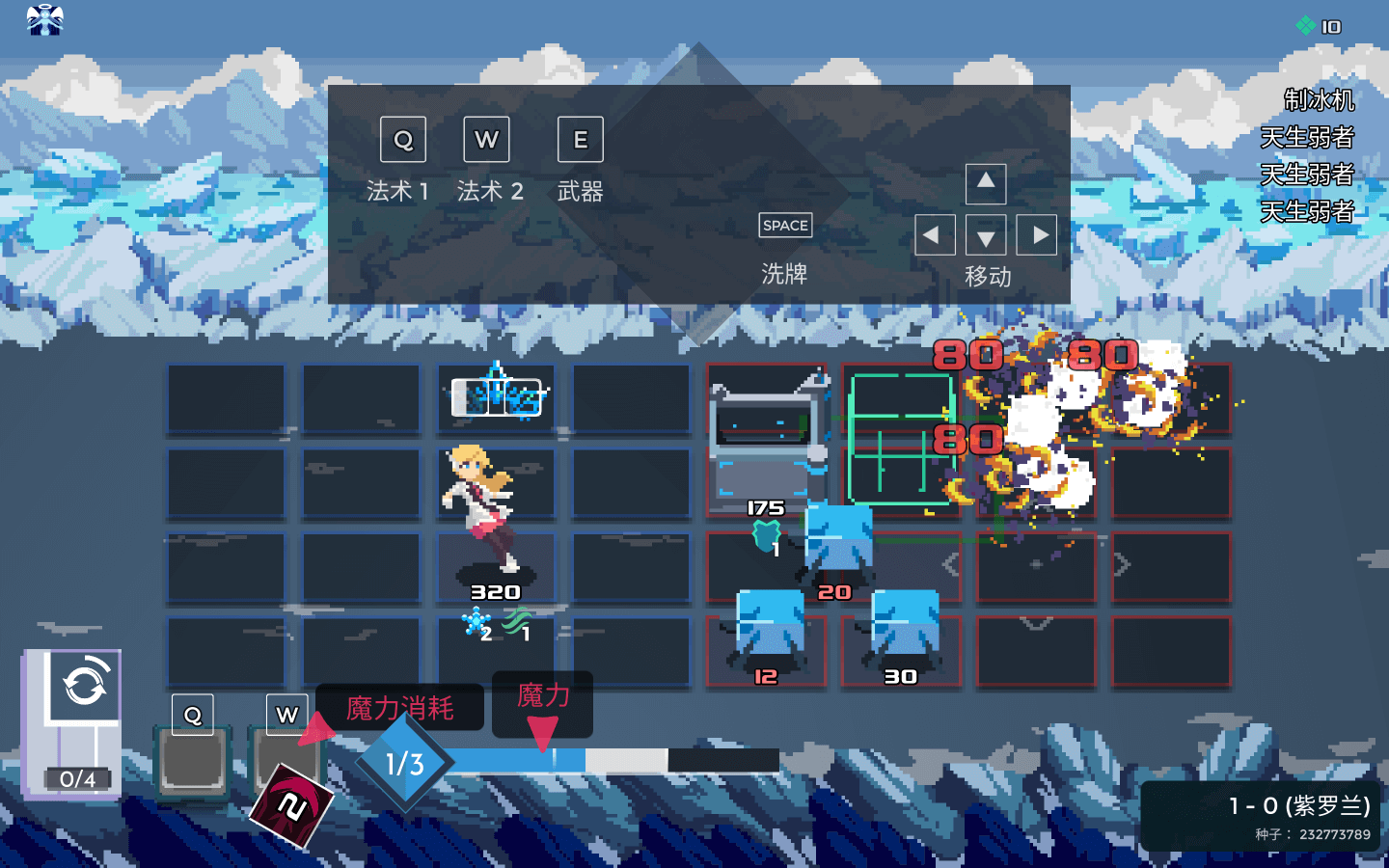Click the deck shuffle icon
Image resolution: width=1389 pixels, height=868 pixels.
click(85, 686)
